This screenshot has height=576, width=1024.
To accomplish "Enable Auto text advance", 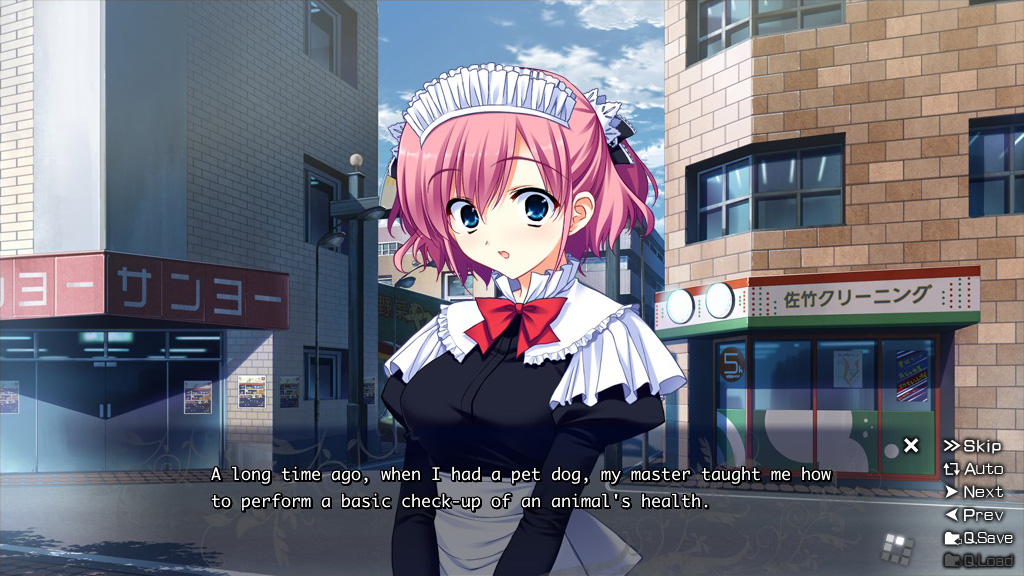I will 973,469.
